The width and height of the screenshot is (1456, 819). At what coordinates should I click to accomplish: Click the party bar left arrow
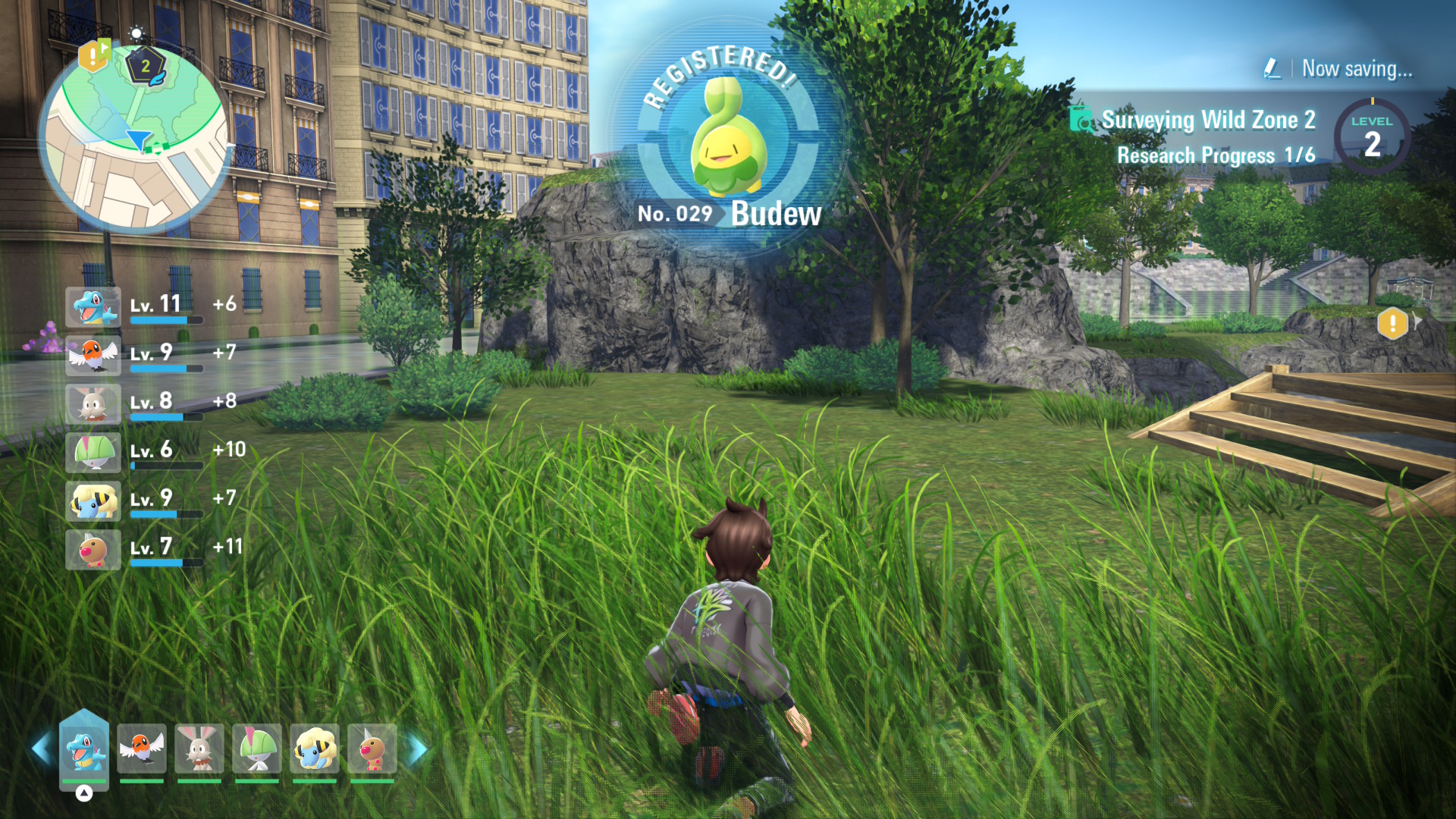coord(41,749)
